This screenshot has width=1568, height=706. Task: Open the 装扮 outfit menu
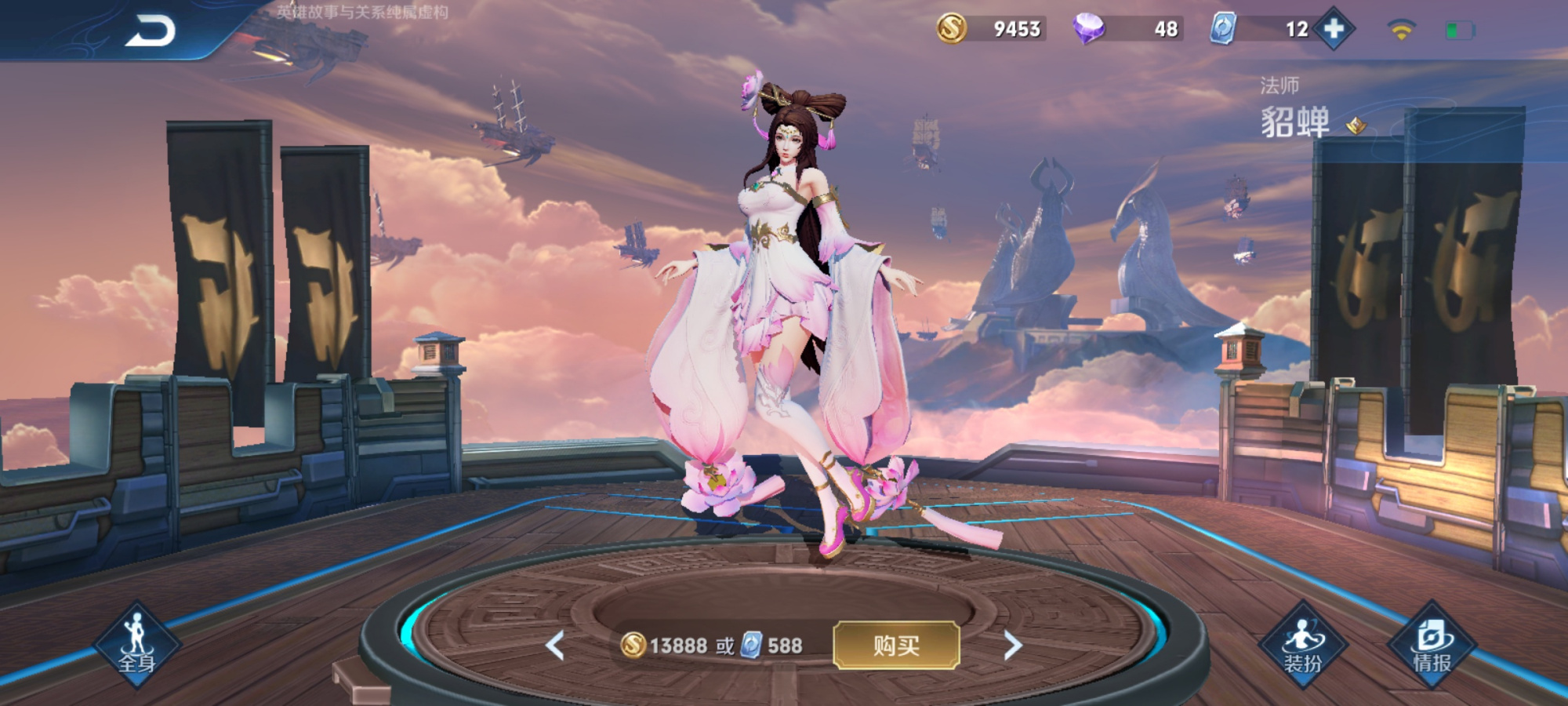(x=1303, y=645)
